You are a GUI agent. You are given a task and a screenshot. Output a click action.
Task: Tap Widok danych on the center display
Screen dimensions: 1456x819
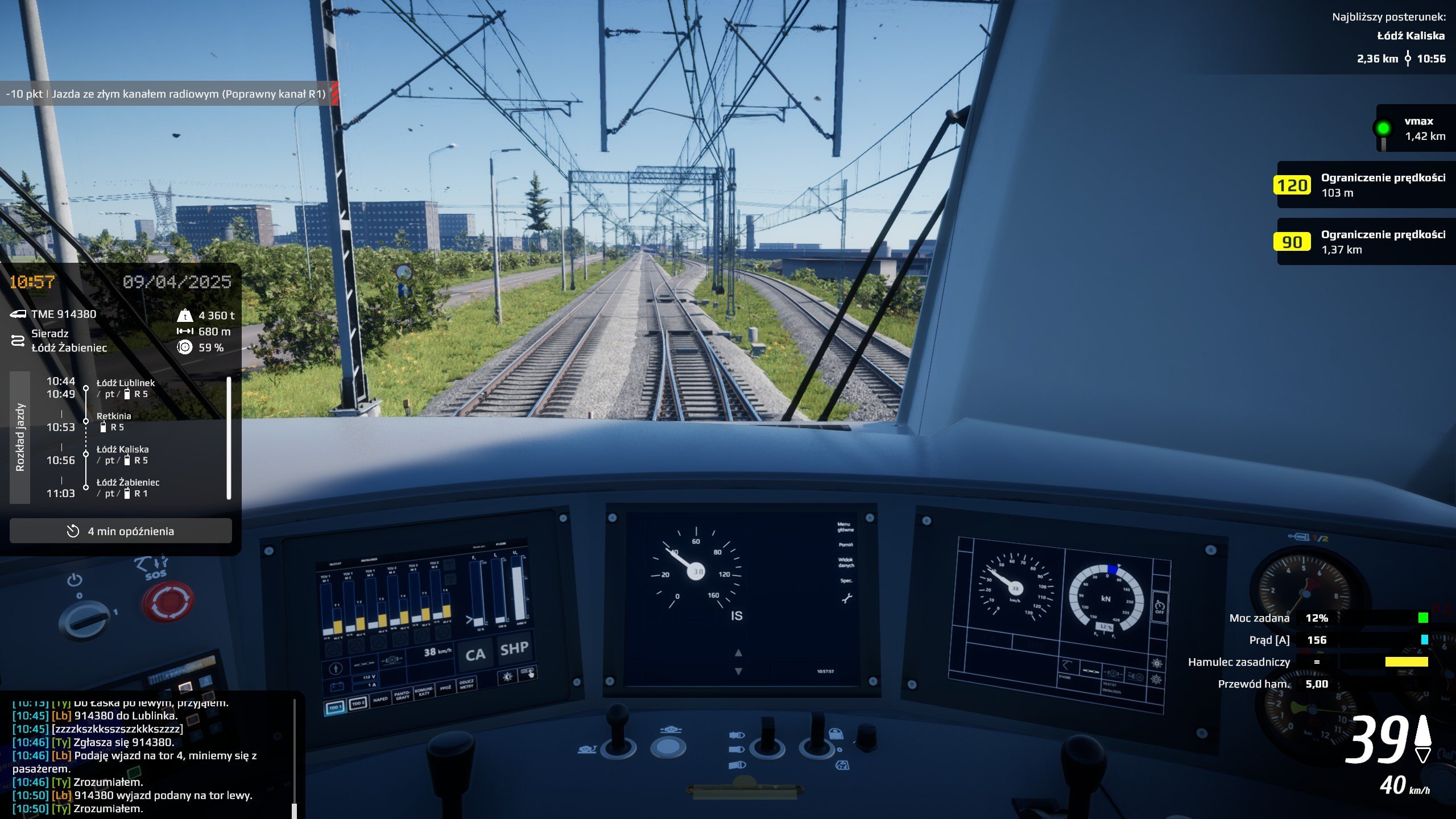[x=846, y=562]
